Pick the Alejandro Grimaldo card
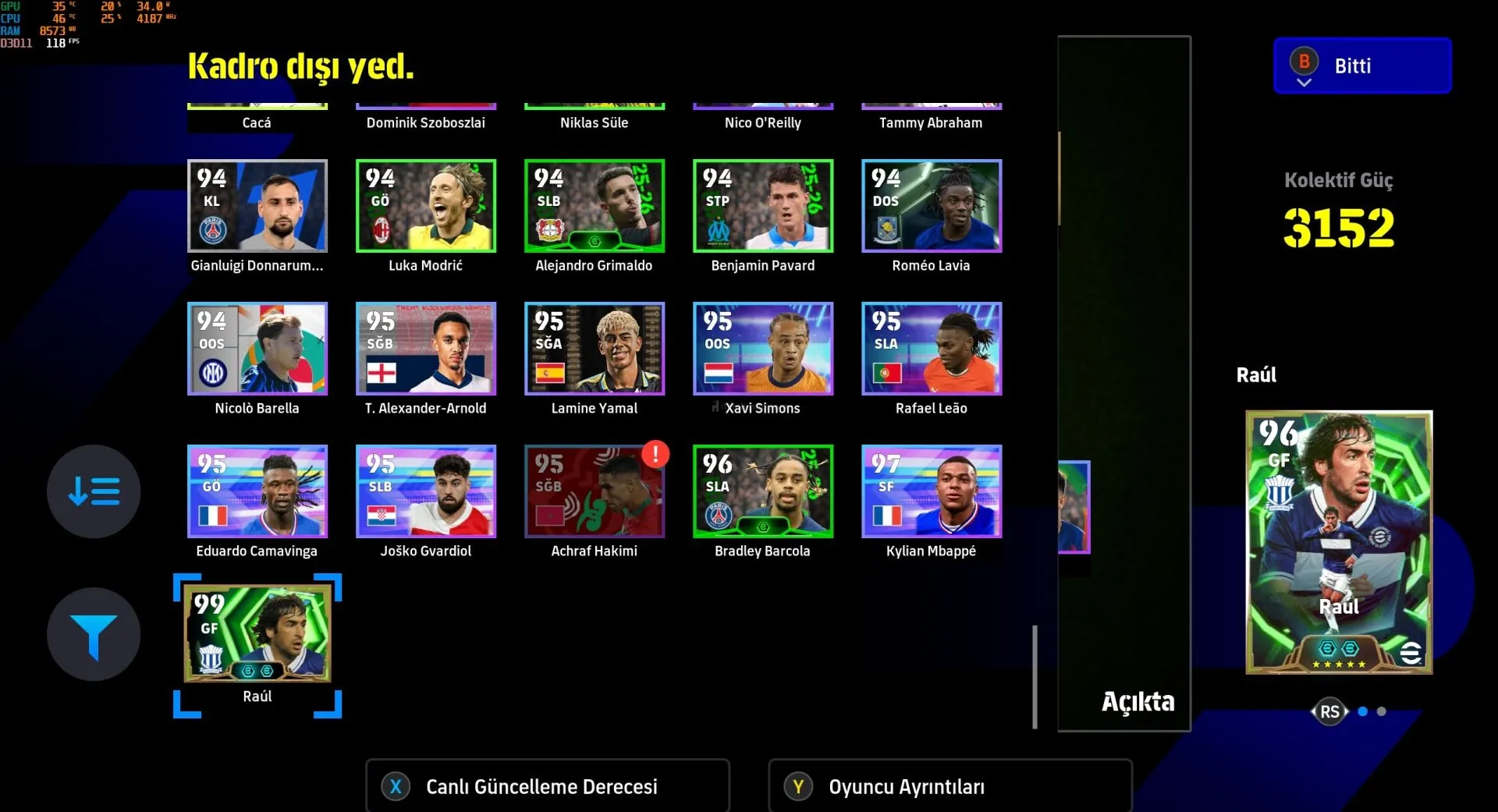The image size is (1498, 812). [594, 206]
